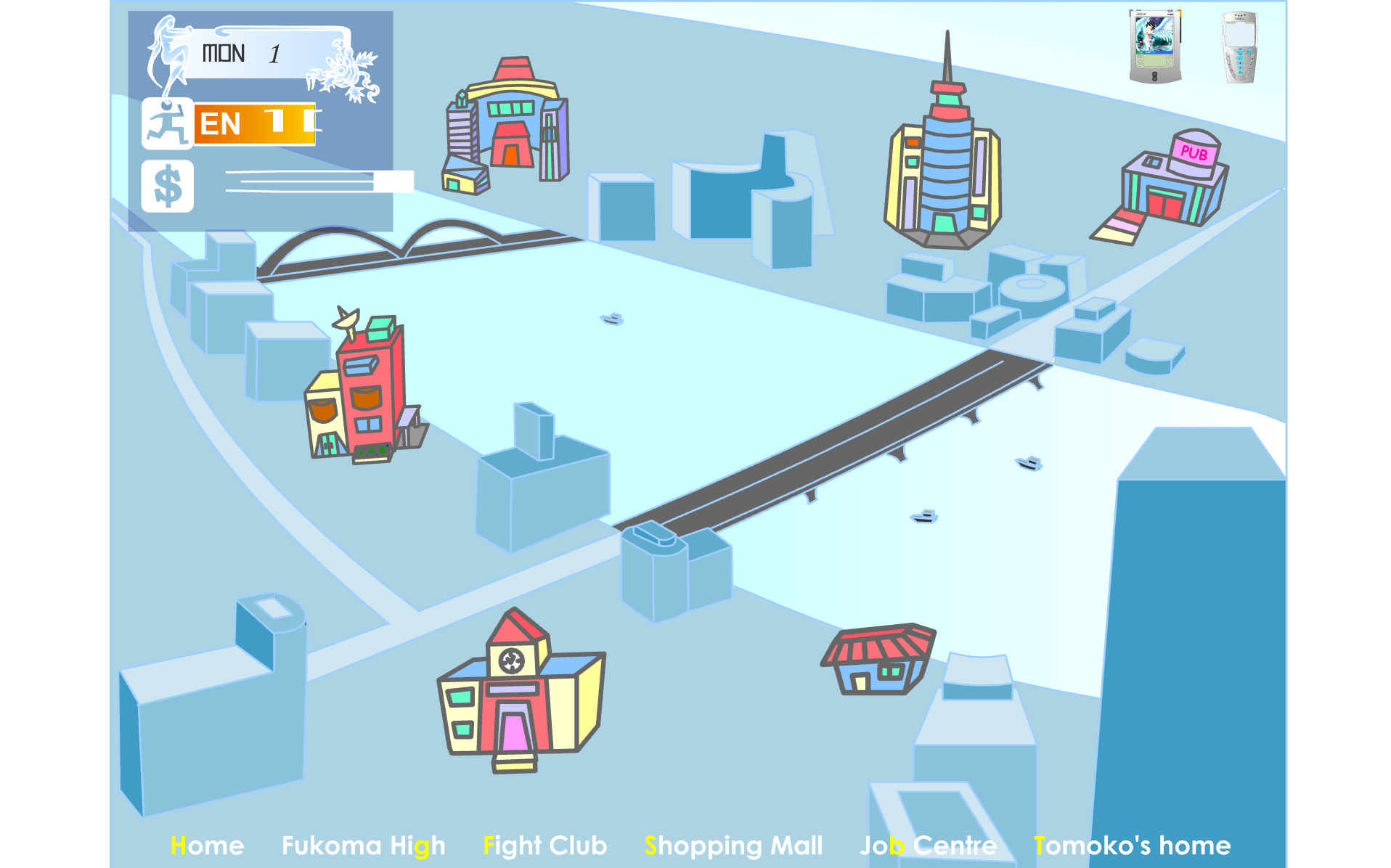The image size is (1391, 868).
Task: Select the small house with striped red roof
Action: [x=878, y=658]
